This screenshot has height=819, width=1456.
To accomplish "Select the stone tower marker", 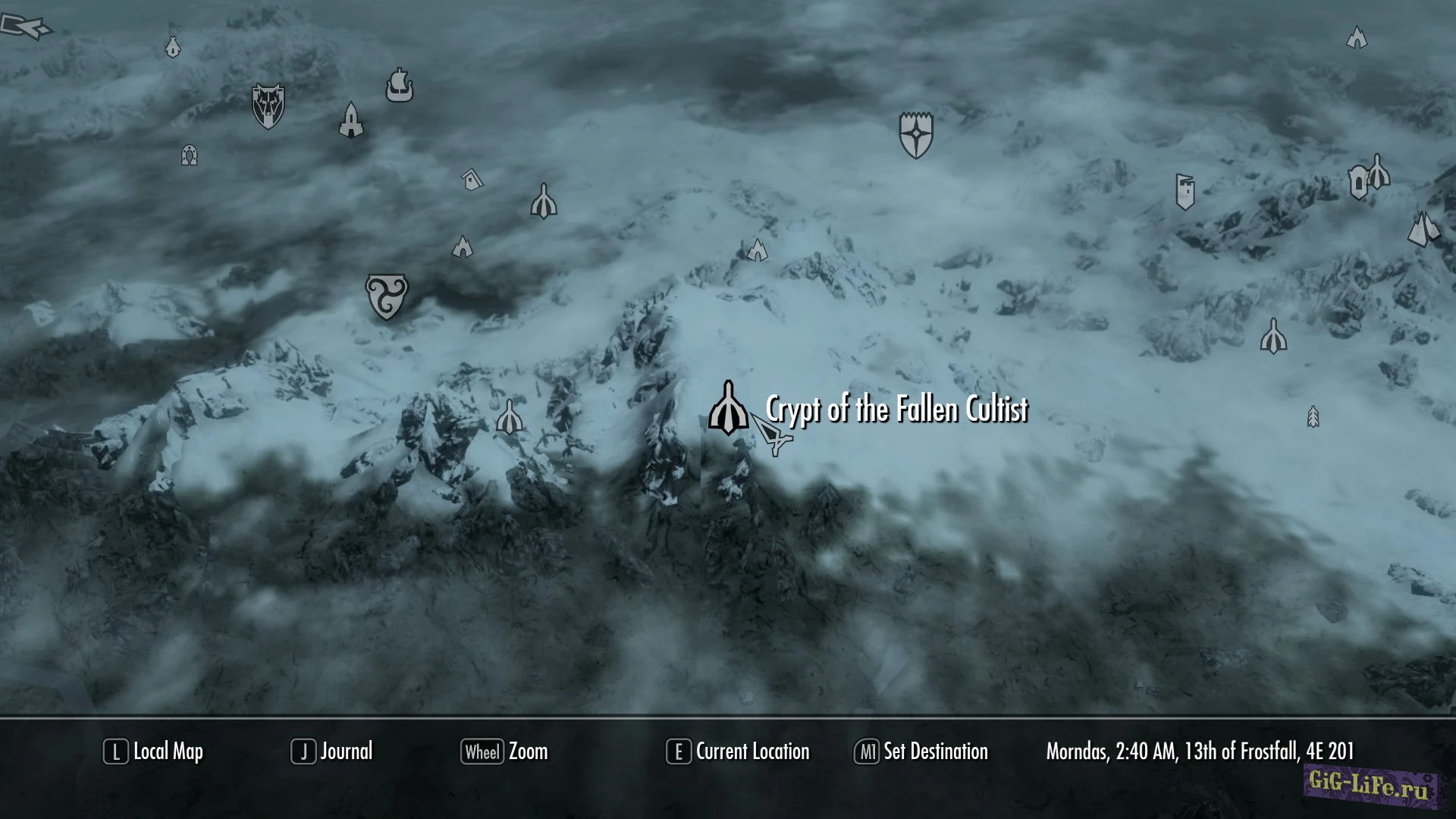I will point(351,120).
